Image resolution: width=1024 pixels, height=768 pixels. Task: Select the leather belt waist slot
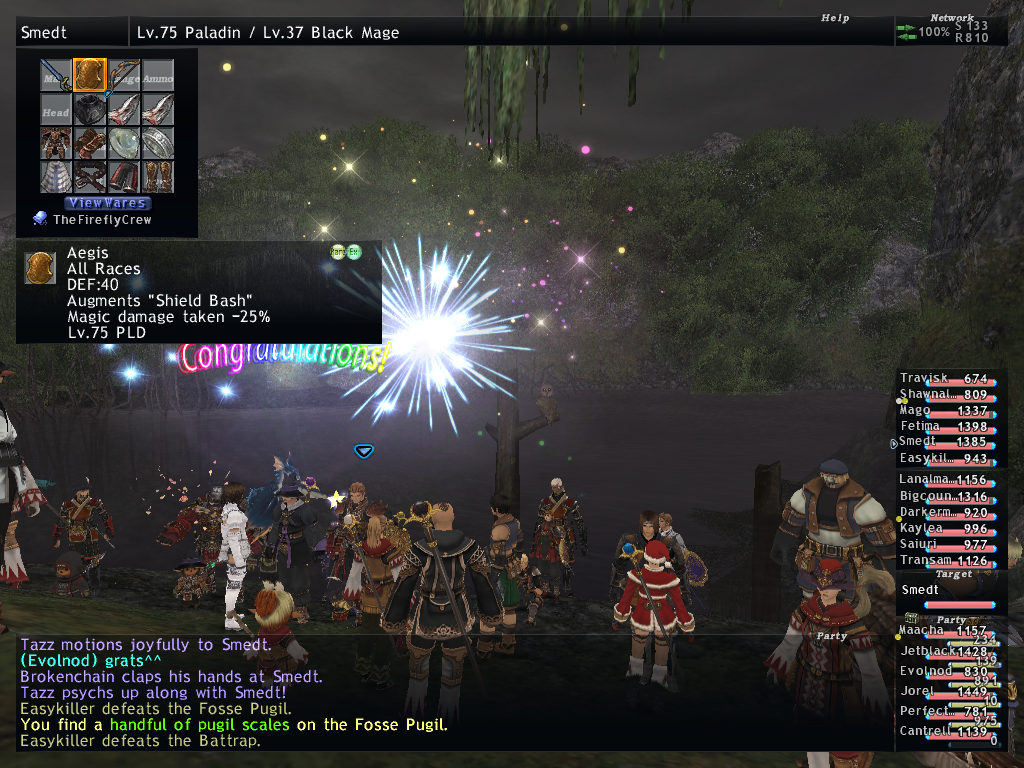(89, 177)
